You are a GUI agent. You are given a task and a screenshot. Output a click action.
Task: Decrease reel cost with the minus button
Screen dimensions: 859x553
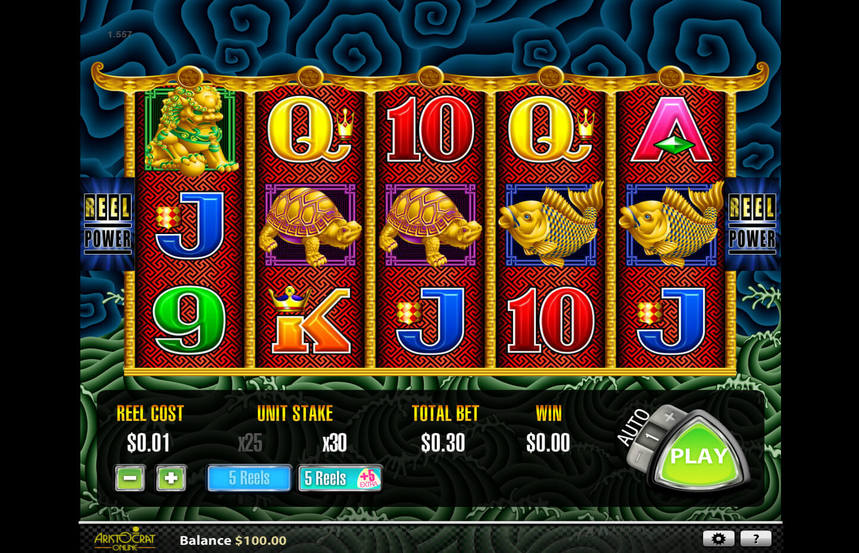130,478
